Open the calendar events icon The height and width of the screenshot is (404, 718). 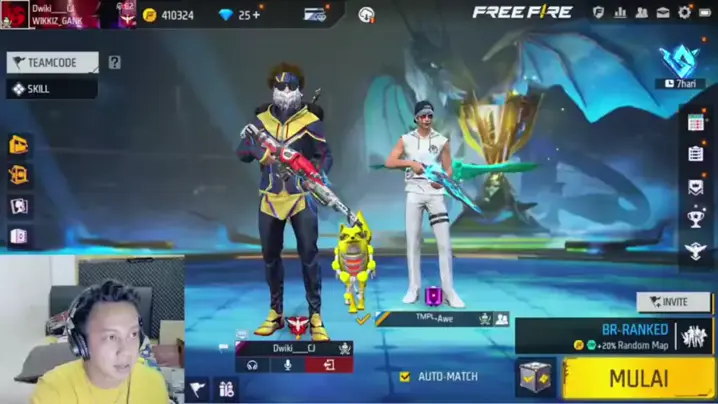coord(696,122)
